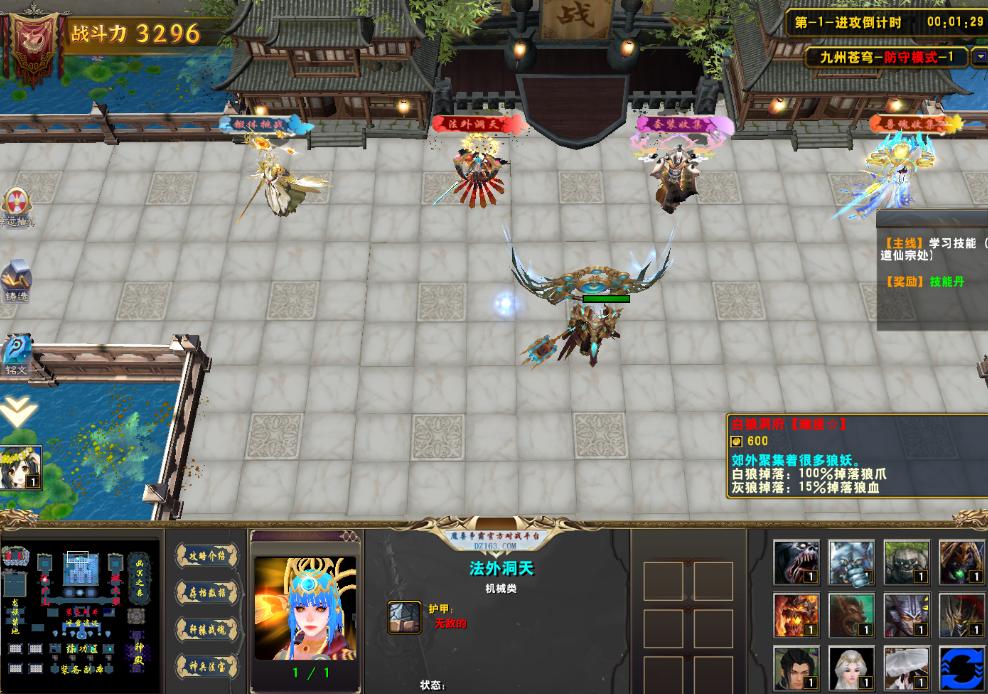Select the third scroll button 种族战魂

click(207, 628)
